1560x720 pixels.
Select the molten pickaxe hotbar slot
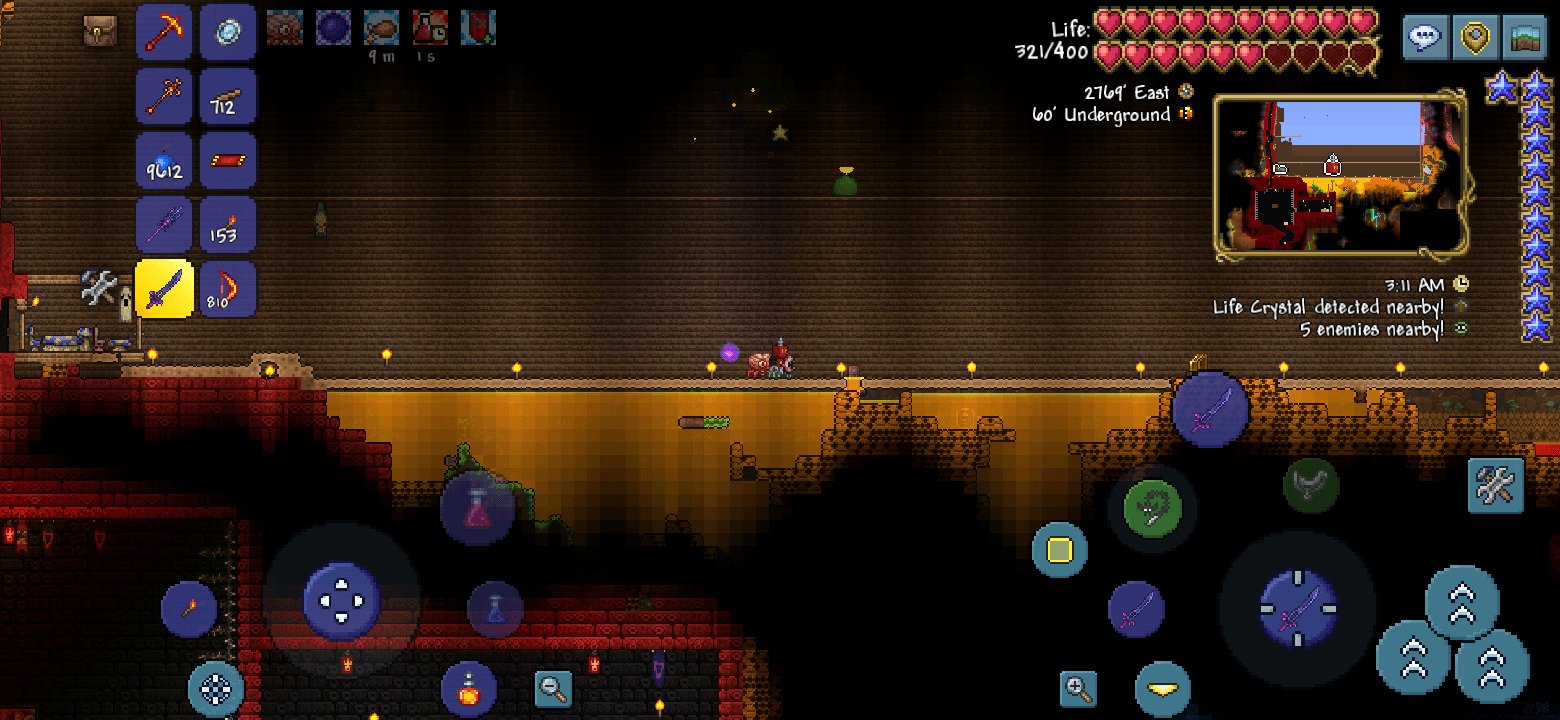pos(163,31)
